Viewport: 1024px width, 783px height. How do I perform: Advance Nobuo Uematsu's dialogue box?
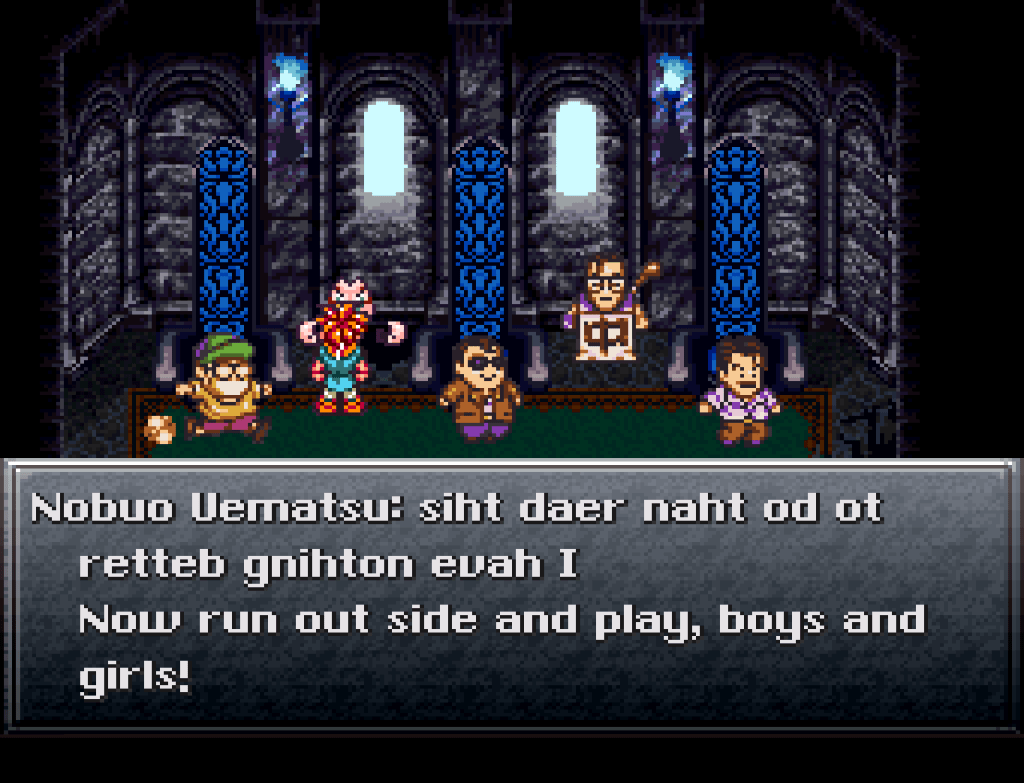[511, 594]
